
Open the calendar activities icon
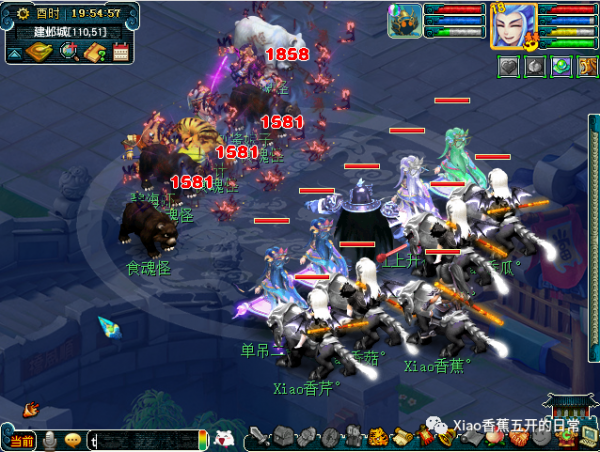121,51
